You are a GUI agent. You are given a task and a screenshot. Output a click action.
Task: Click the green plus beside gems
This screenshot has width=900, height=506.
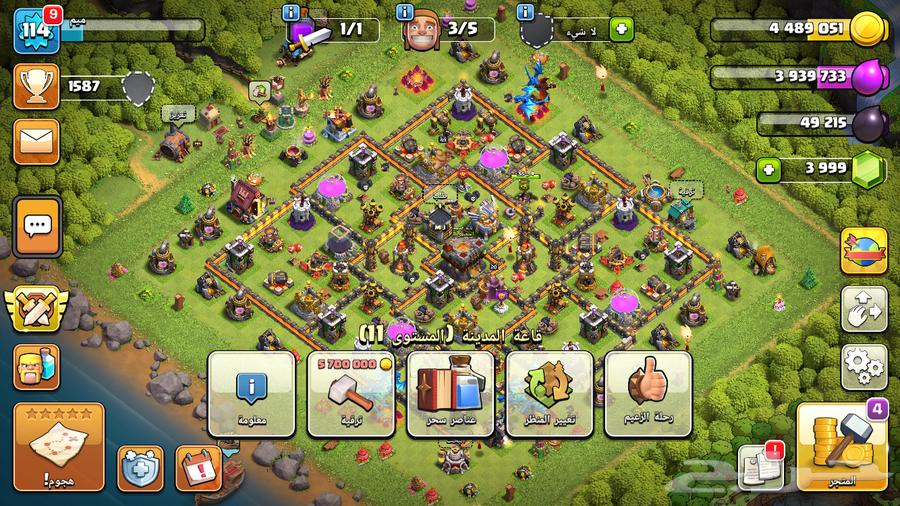pyautogui.click(x=769, y=169)
